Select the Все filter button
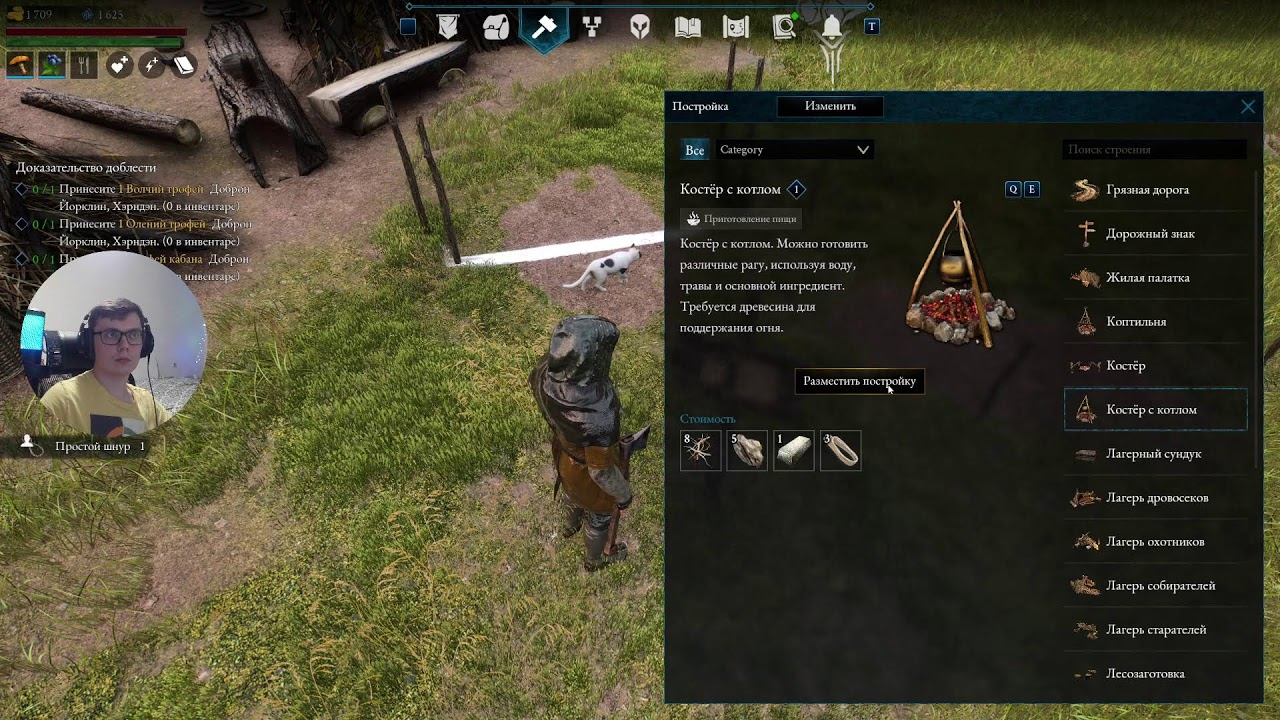The image size is (1280, 720). click(694, 150)
